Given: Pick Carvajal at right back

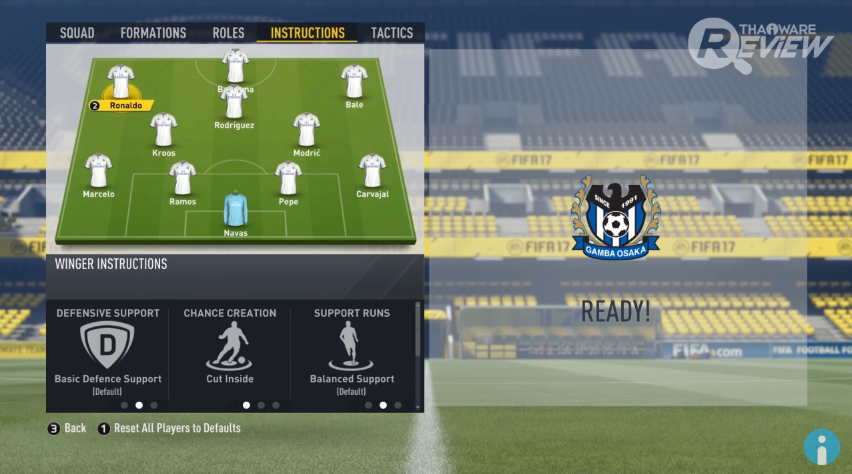Looking at the screenshot, I should pos(372,172).
